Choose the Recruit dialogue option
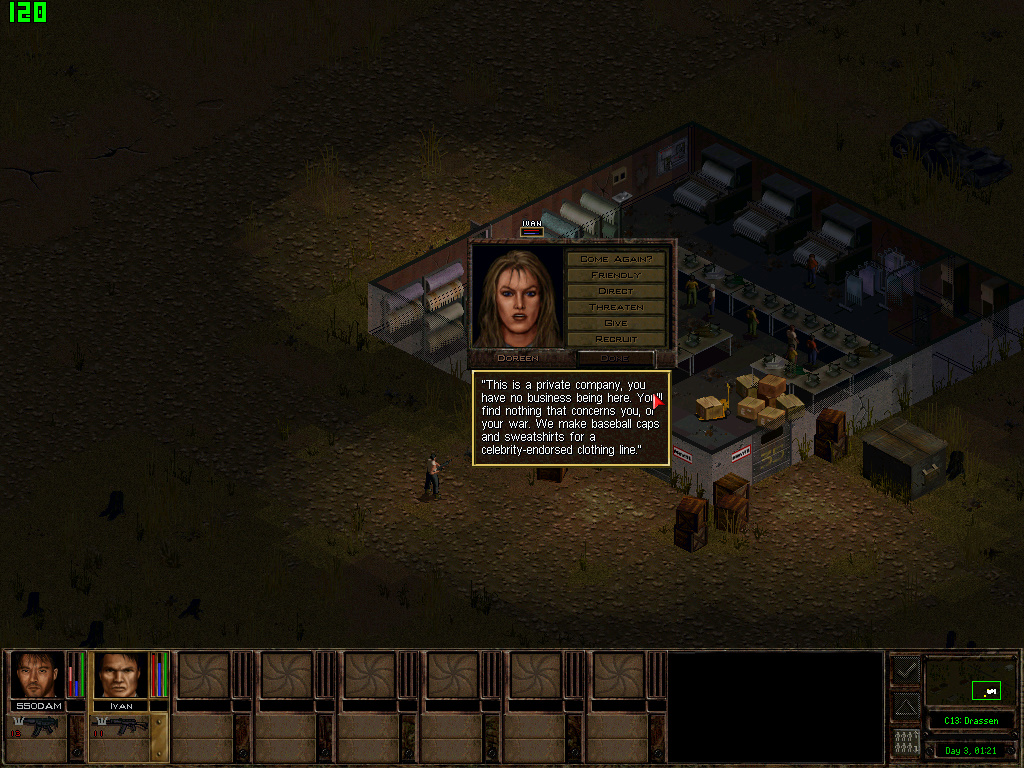This screenshot has height=768, width=1024. click(615, 339)
